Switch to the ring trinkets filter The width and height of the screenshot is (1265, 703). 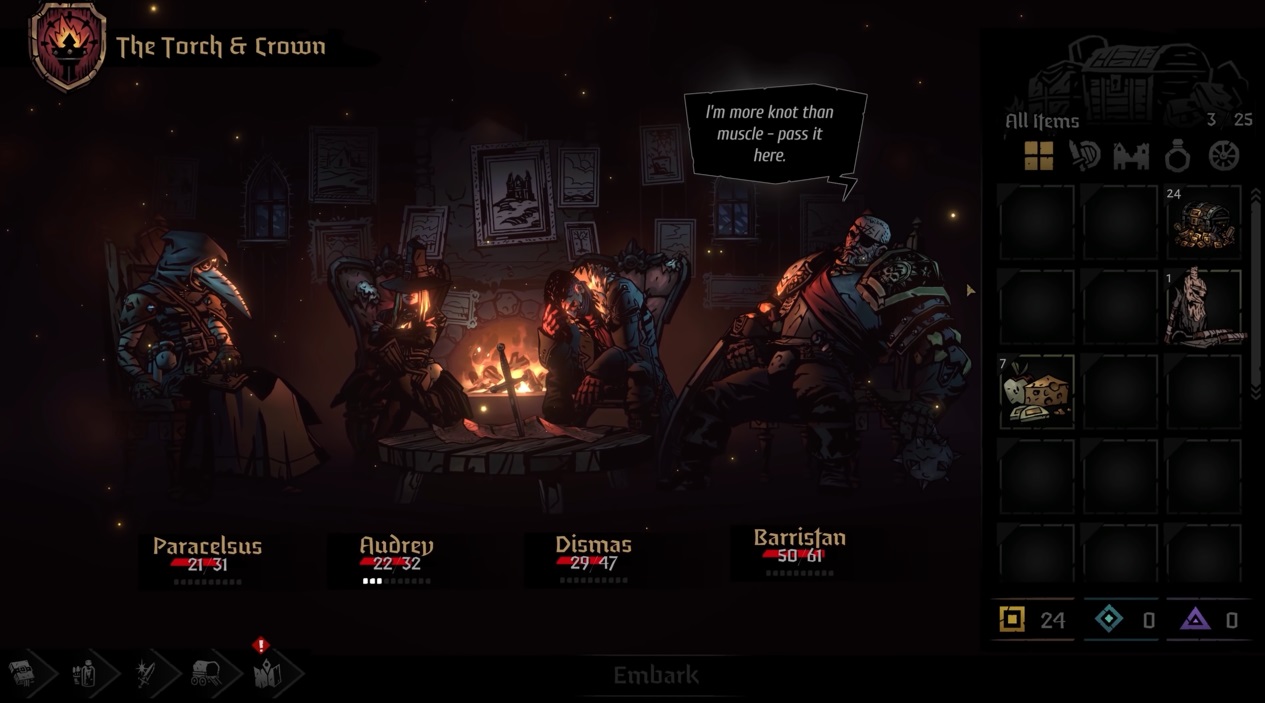tap(1178, 156)
